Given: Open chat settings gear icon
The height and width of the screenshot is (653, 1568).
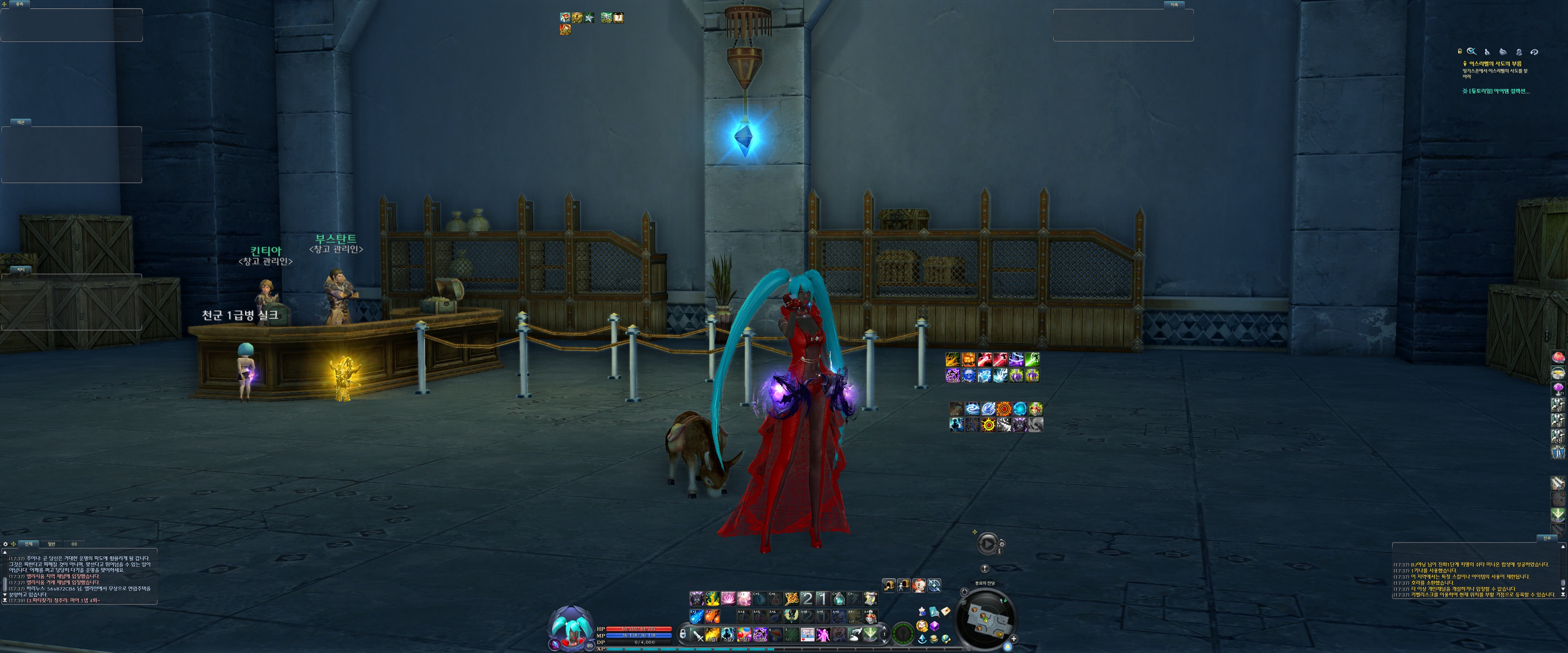Looking at the screenshot, I should (5, 544).
